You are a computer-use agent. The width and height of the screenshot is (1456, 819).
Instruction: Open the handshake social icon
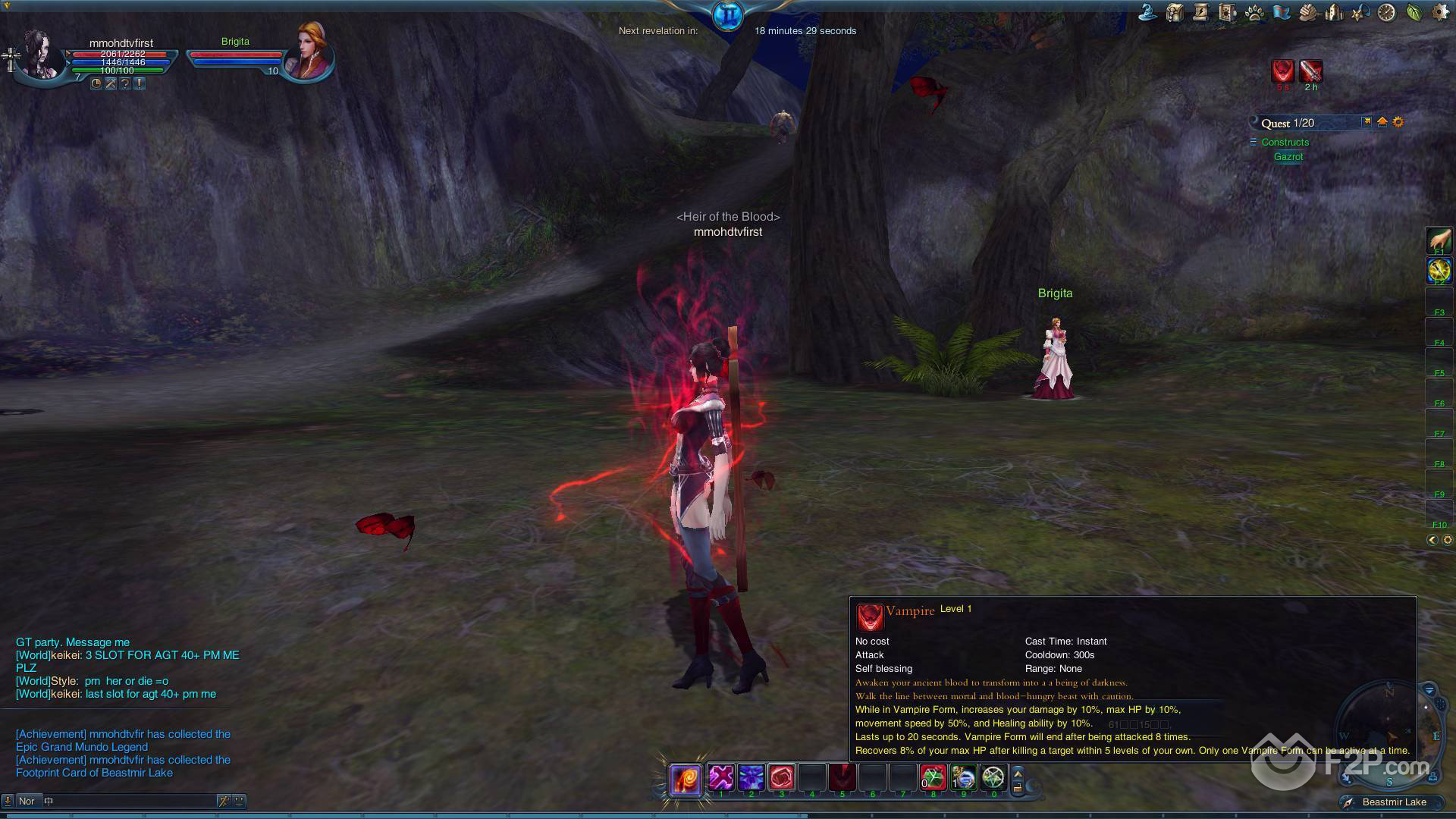(1307, 12)
